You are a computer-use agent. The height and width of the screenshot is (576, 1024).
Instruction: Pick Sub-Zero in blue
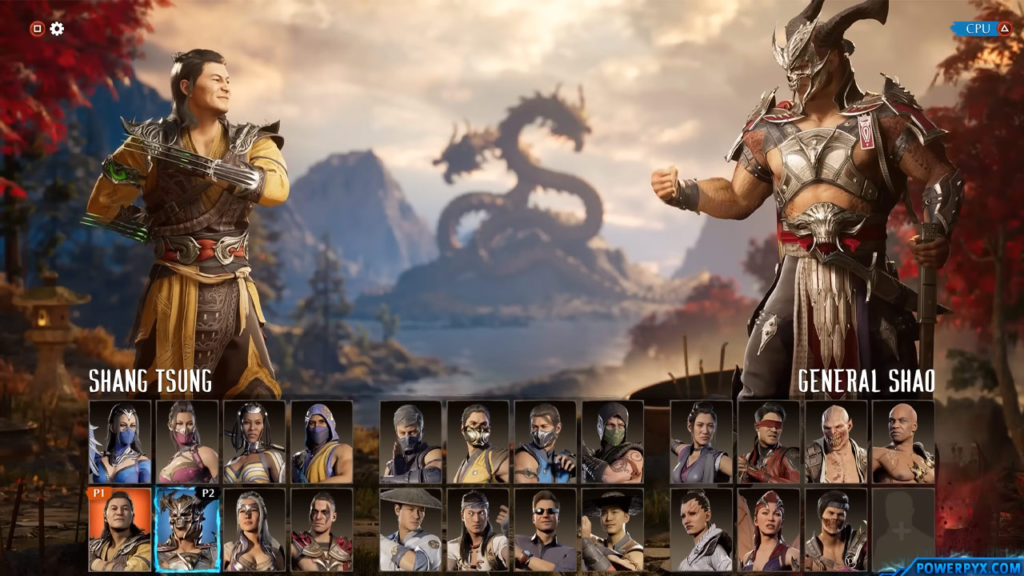click(x=545, y=442)
